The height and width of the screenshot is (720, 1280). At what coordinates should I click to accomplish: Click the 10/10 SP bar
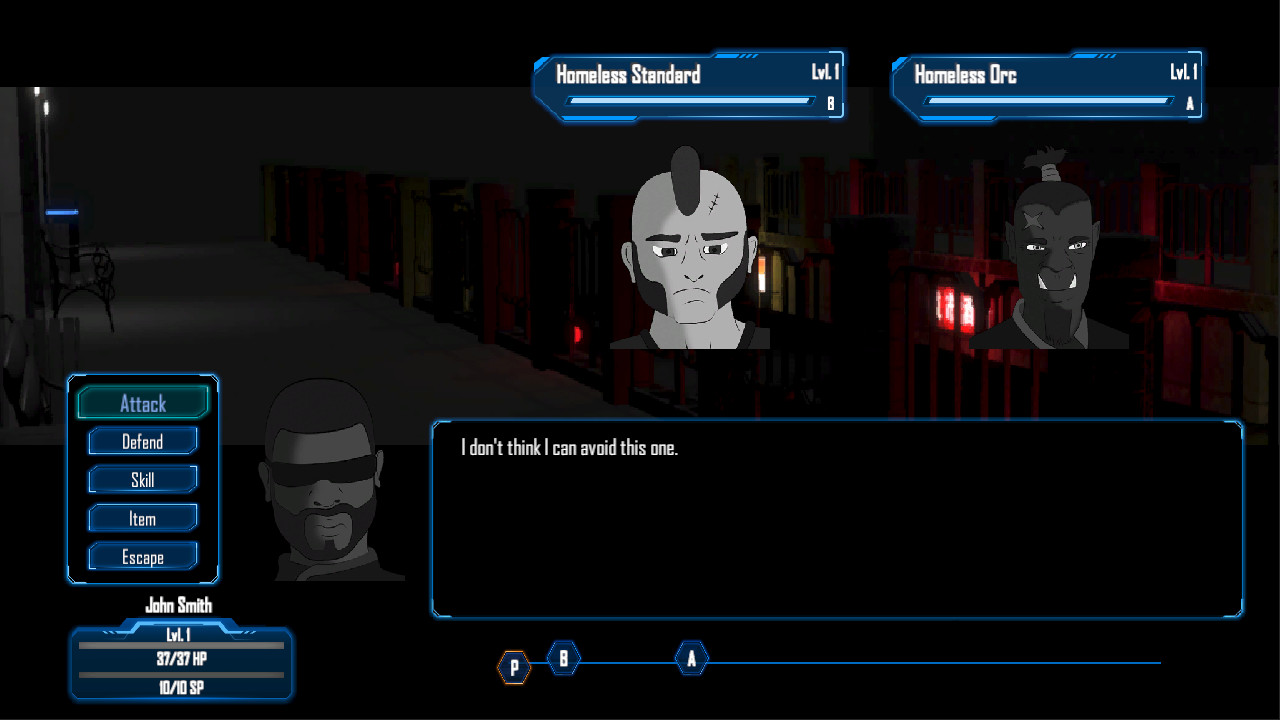(x=181, y=687)
